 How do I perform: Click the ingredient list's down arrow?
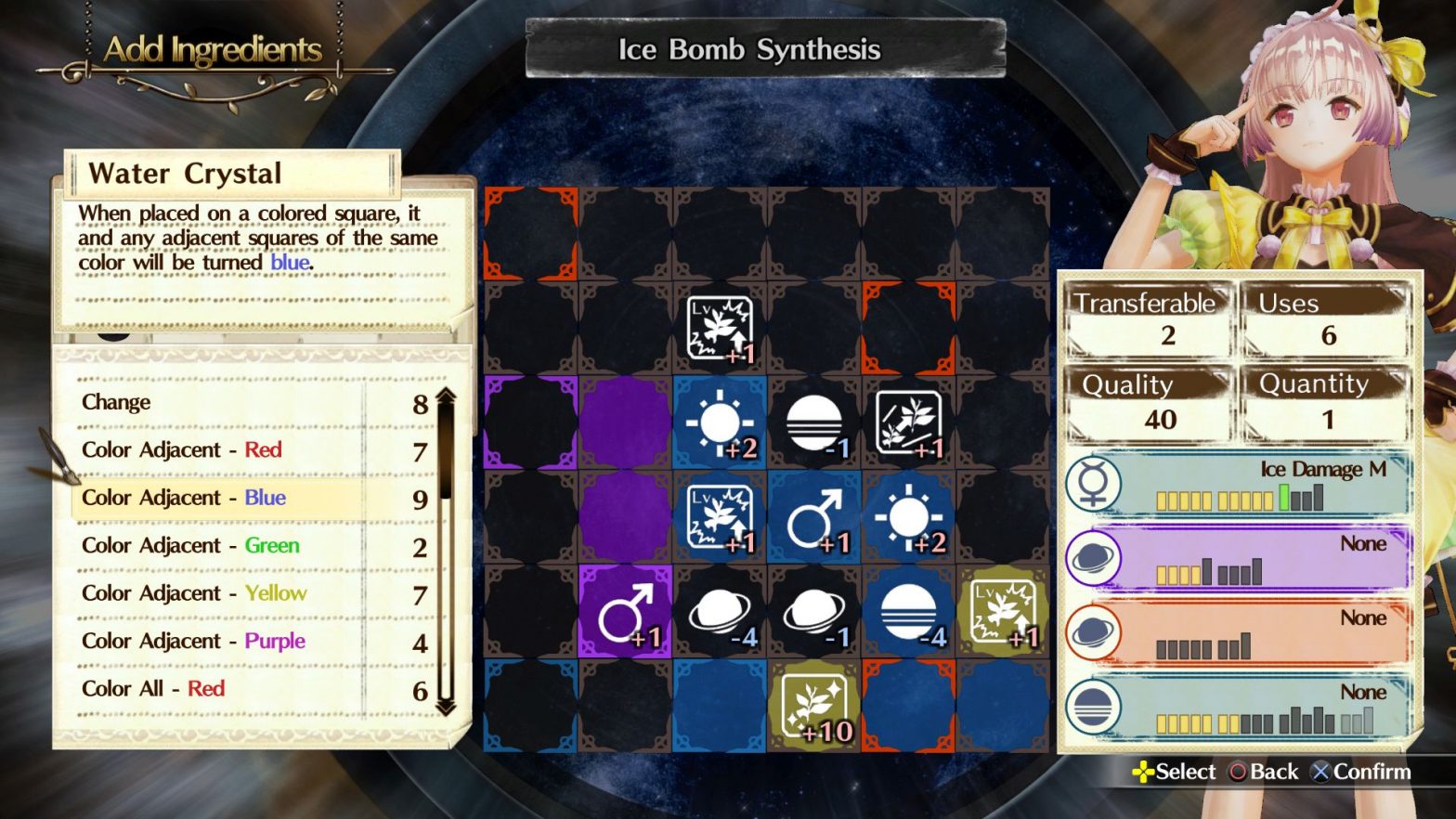[446, 707]
